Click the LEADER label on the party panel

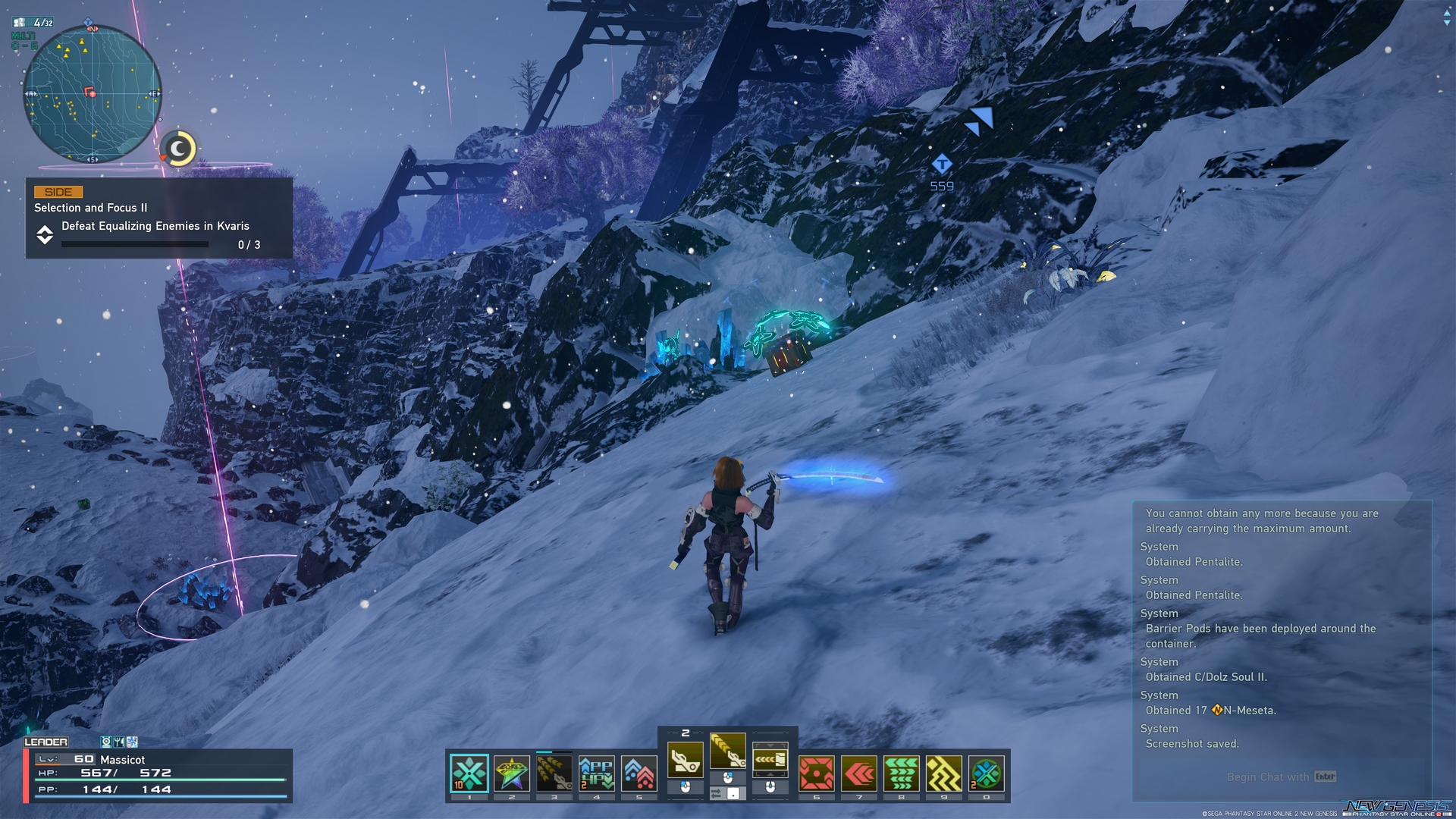(x=45, y=742)
